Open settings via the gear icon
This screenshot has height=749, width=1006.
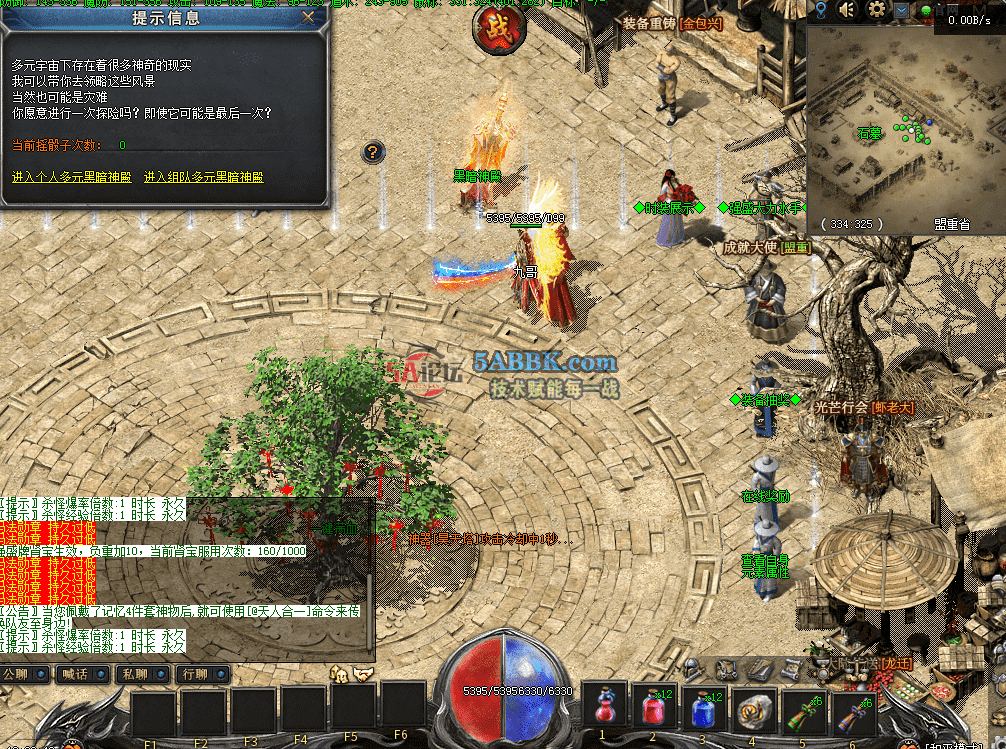[877, 10]
